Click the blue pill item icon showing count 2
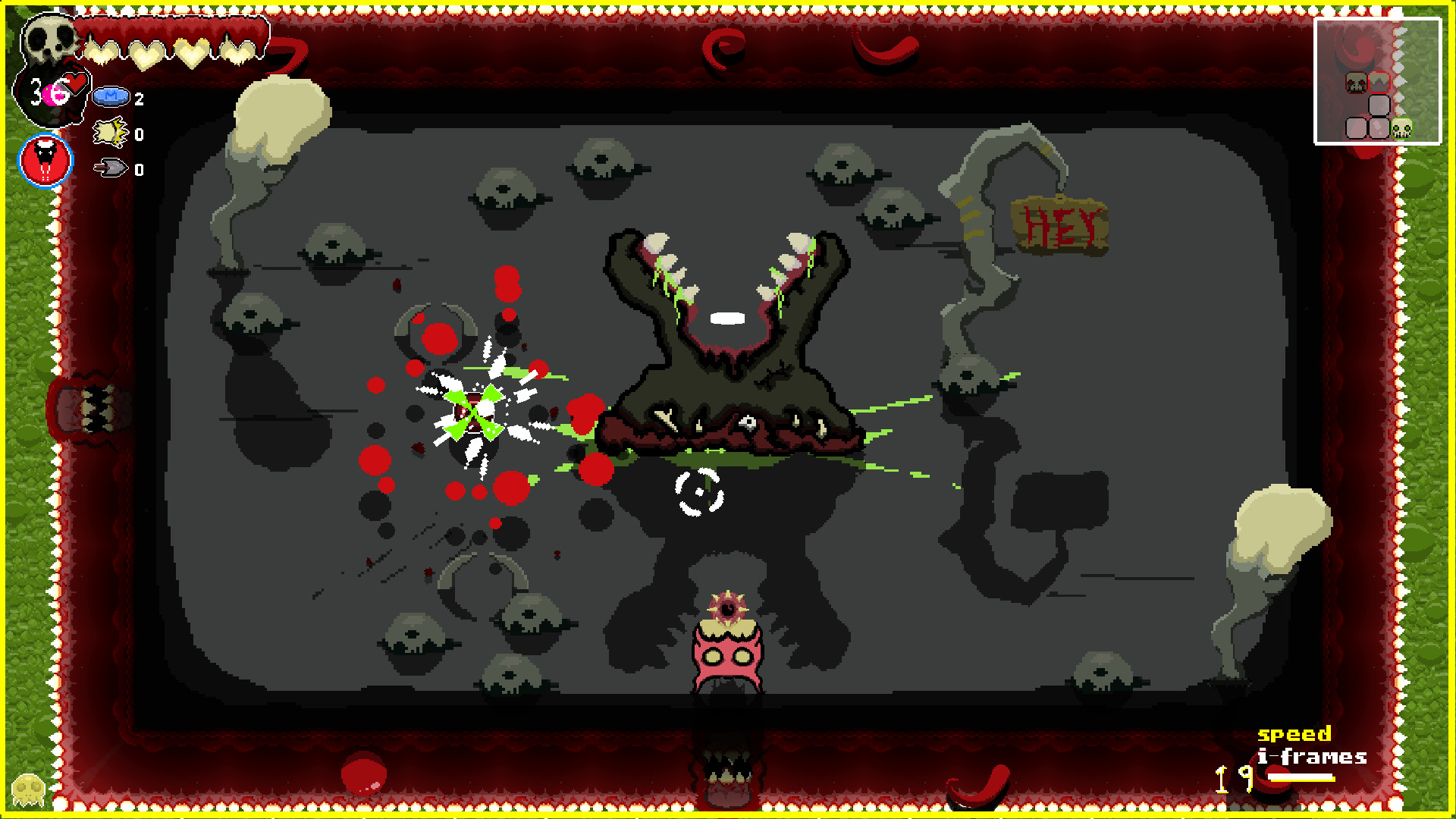This screenshot has height=819, width=1456. pos(111,97)
